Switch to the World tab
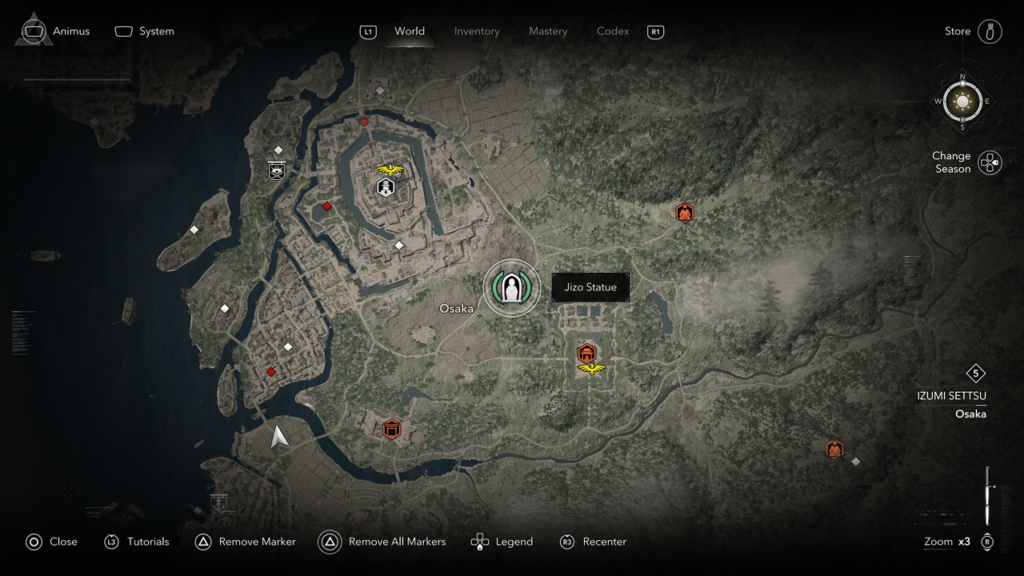 click(409, 31)
